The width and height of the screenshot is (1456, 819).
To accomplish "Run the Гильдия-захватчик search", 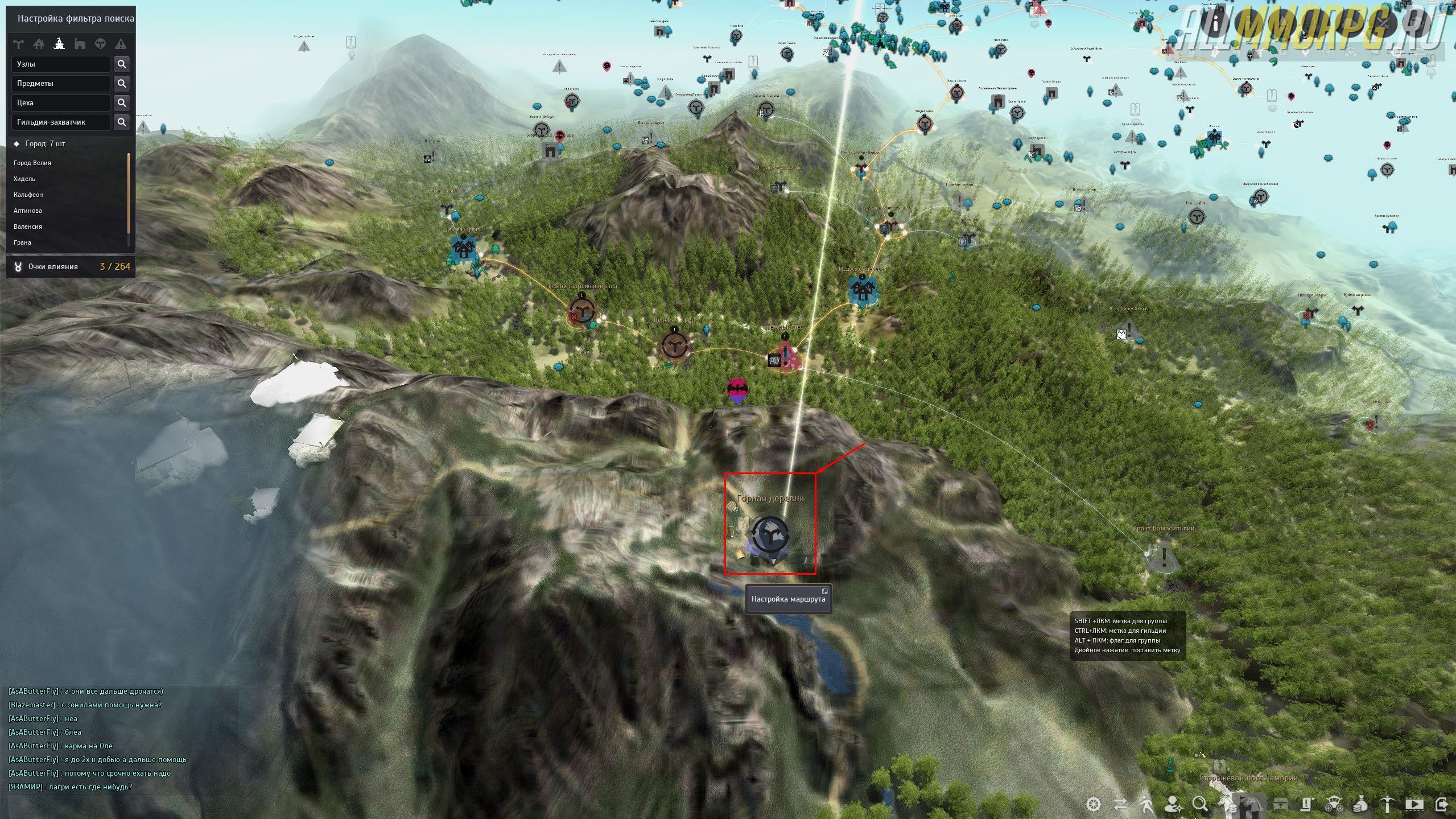I will (x=121, y=122).
